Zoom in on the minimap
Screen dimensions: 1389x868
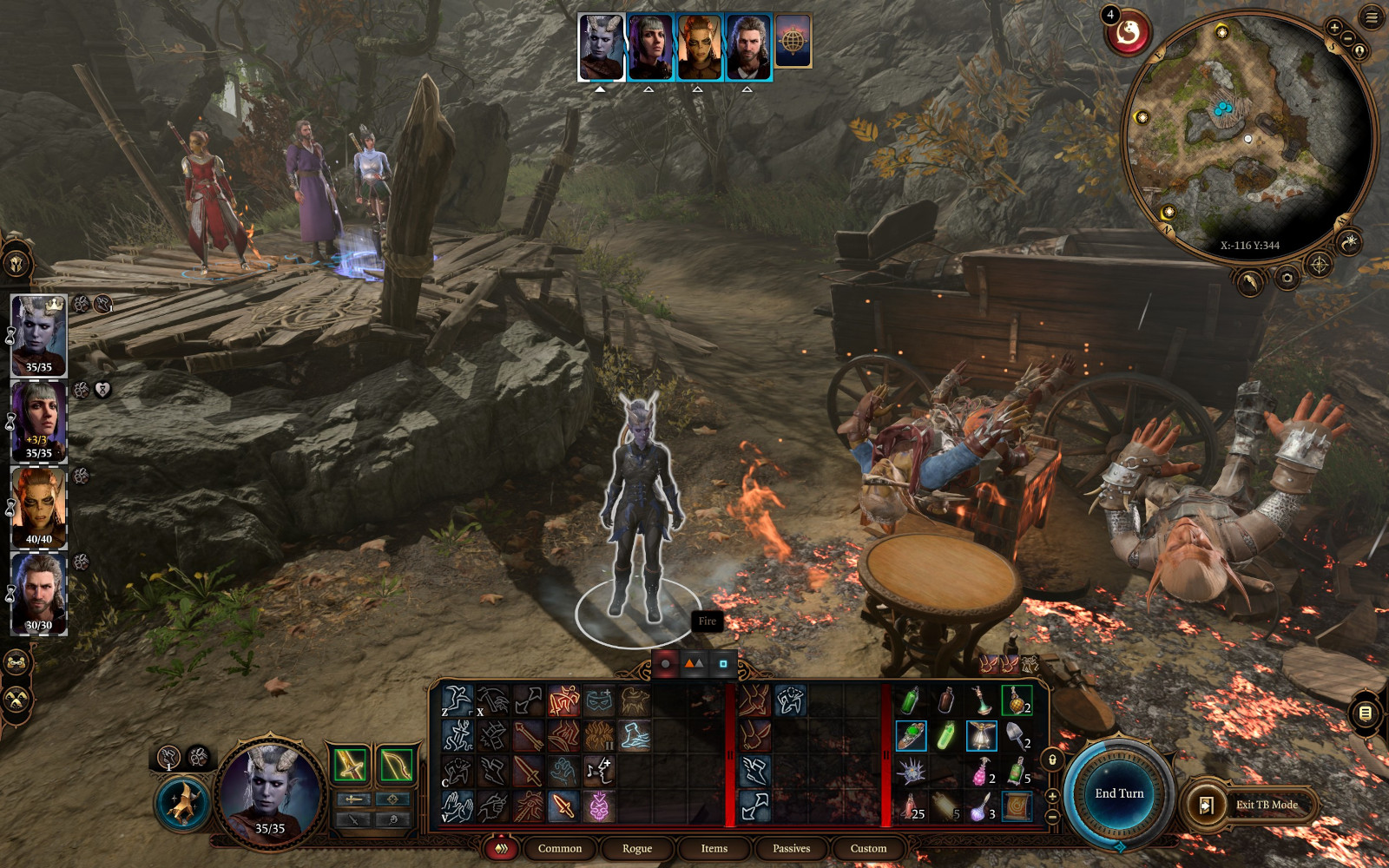click(x=1333, y=28)
